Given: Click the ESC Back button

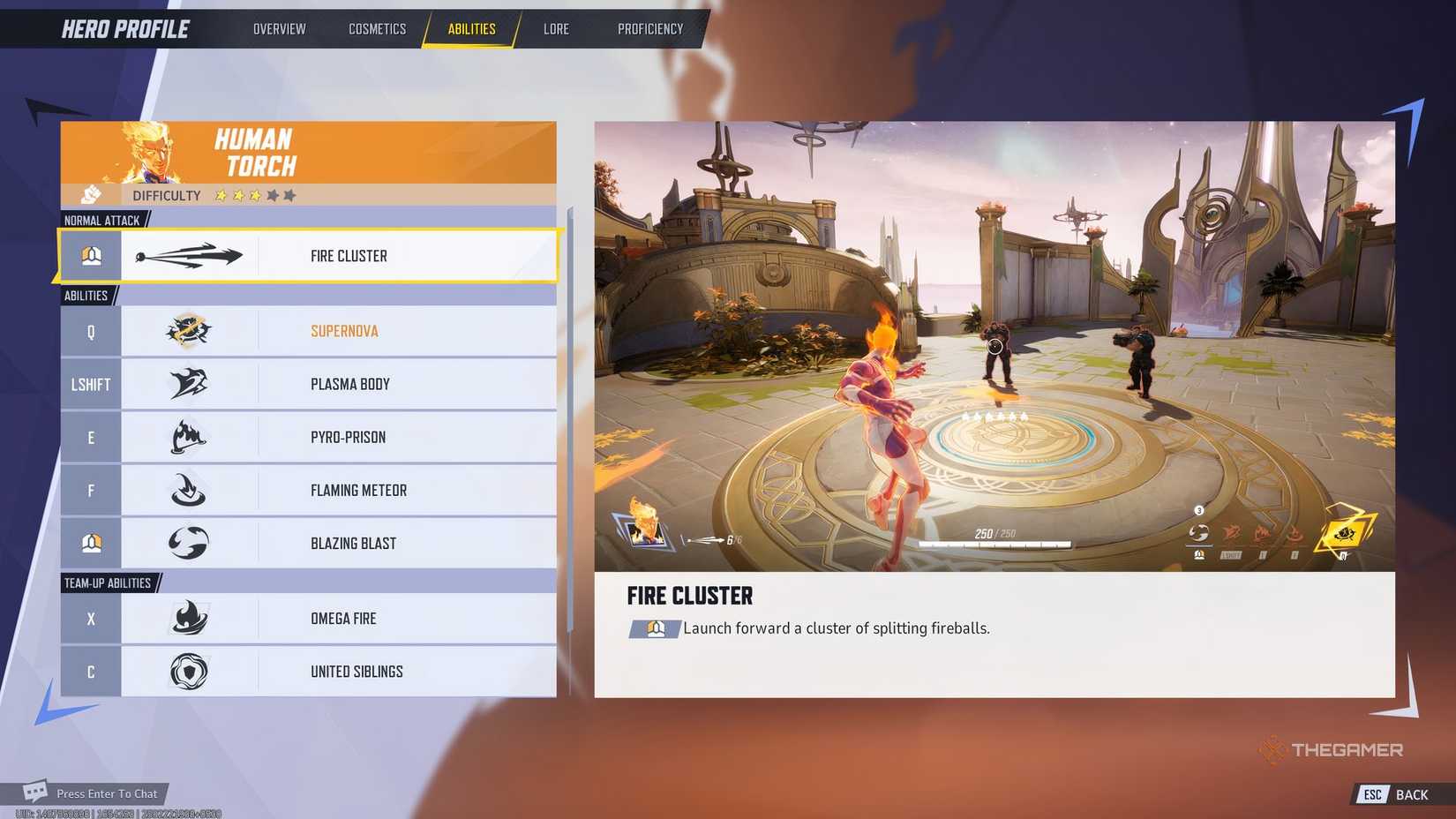Looking at the screenshot, I should coord(1392,793).
